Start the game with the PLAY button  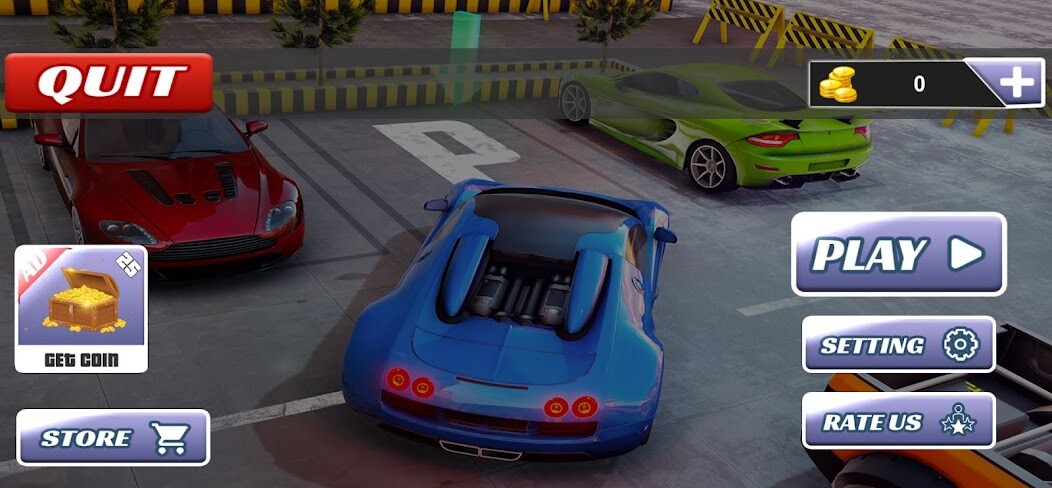(898, 254)
